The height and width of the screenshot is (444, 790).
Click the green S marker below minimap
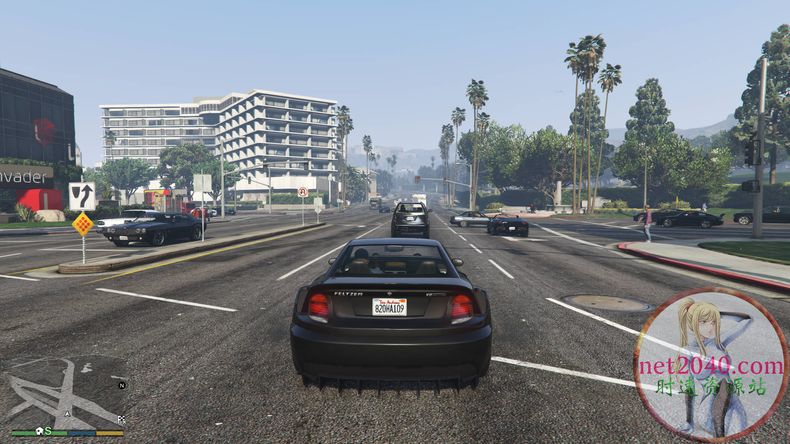(48, 430)
